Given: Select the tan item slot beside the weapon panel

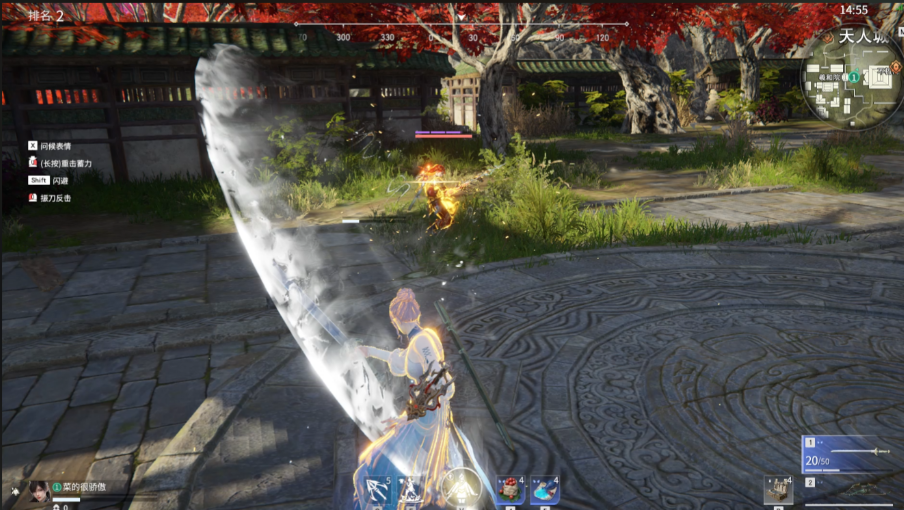Looking at the screenshot, I should click(778, 489).
